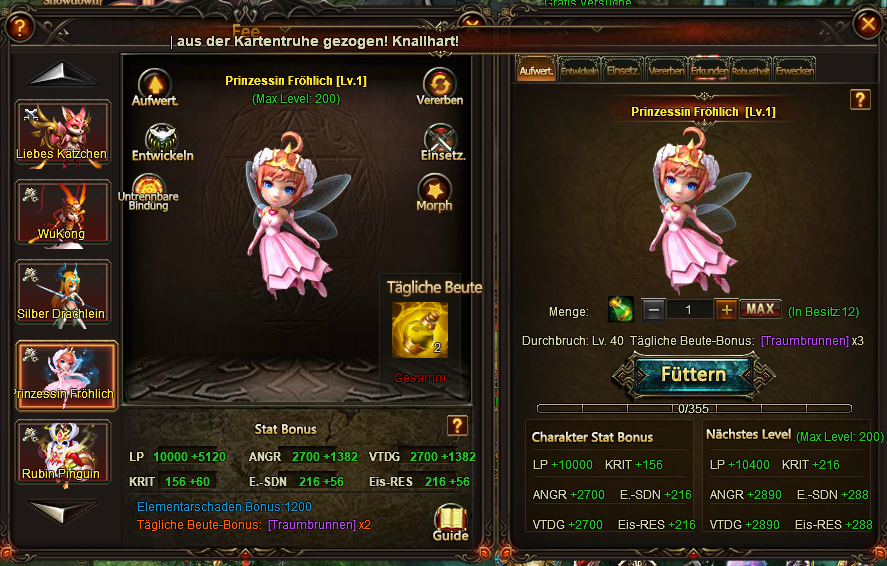Click the Morph star icon
This screenshot has height=566, width=887.
pos(434,189)
